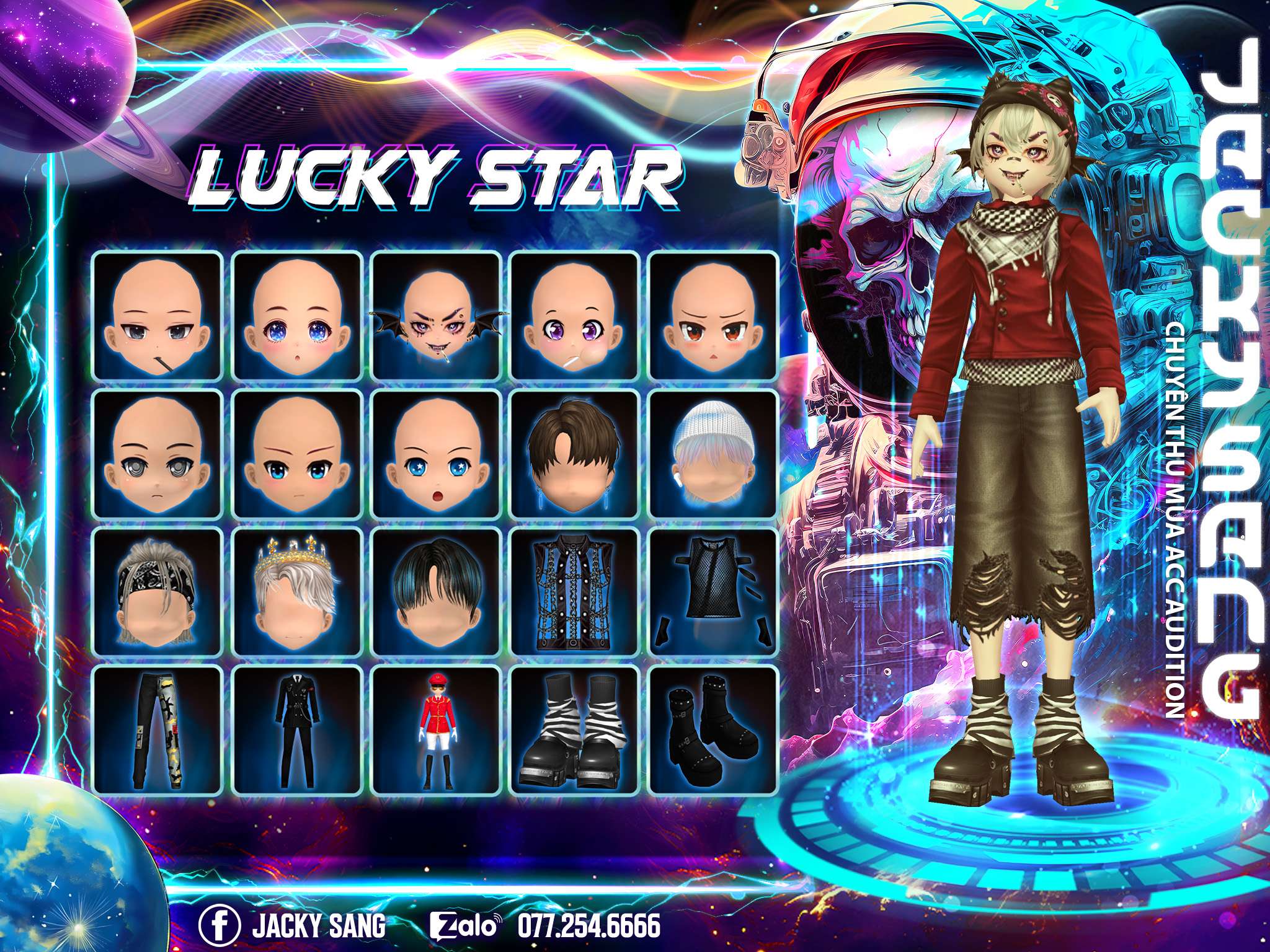Pick the face with the lollipop
Image resolution: width=1270 pixels, height=952 pixels.
click(574, 315)
